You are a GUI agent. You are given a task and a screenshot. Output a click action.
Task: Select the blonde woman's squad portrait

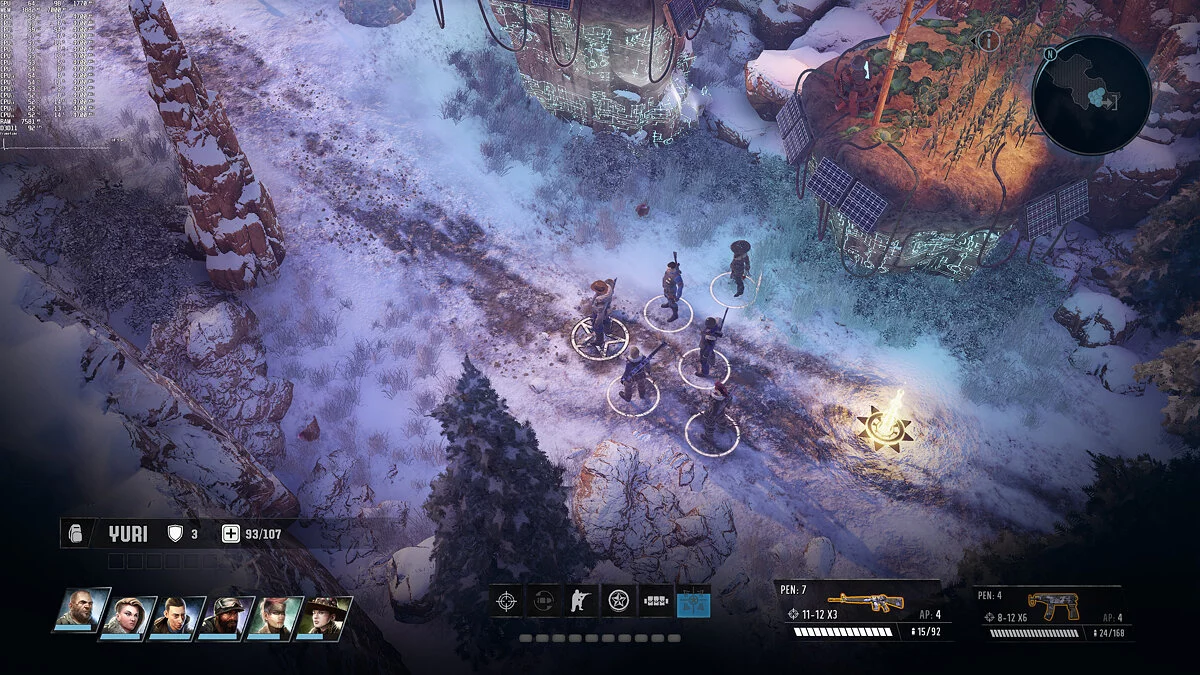(x=129, y=617)
